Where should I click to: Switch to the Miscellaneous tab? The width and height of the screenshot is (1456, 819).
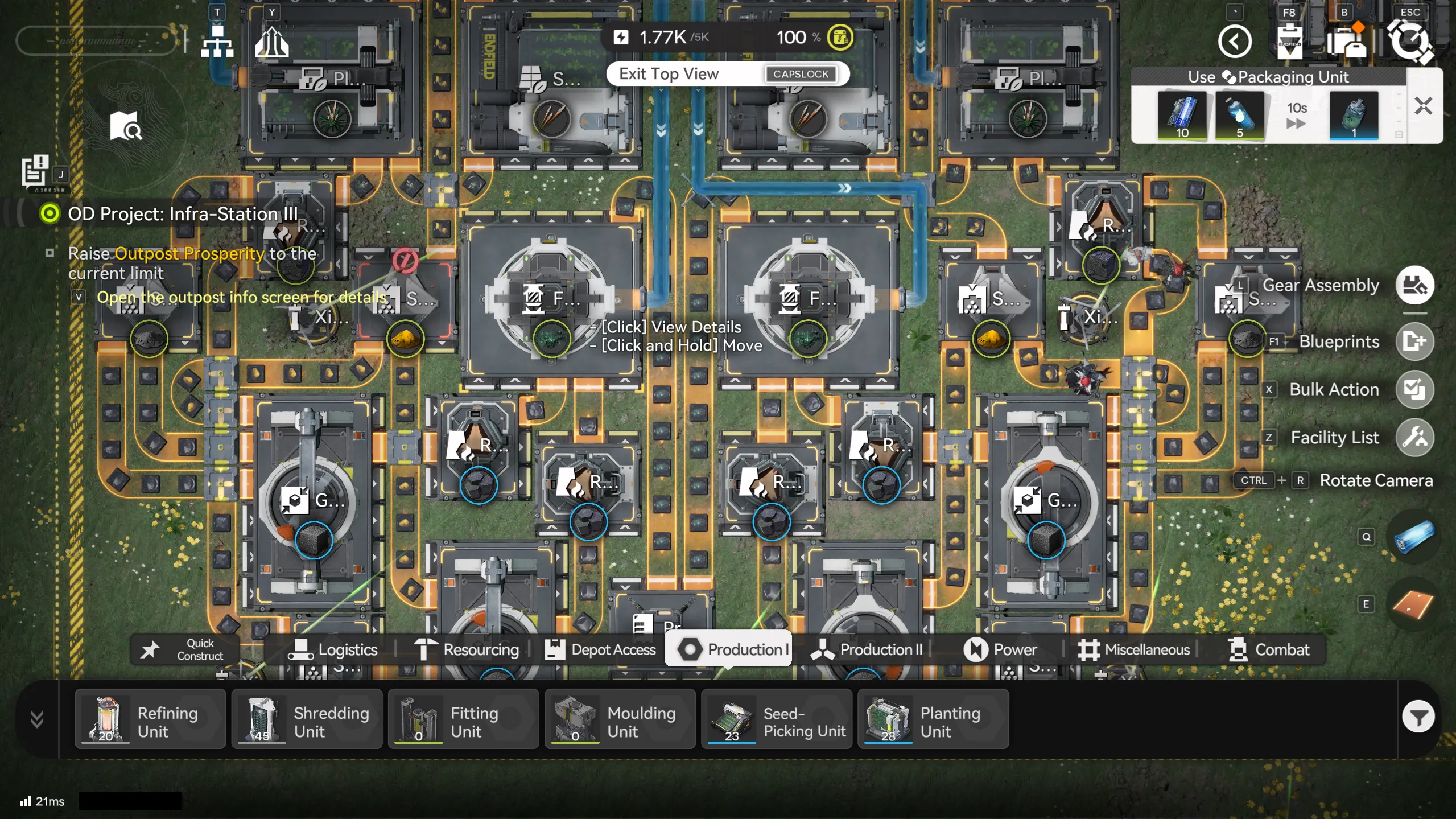pyautogui.click(x=1134, y=649)
